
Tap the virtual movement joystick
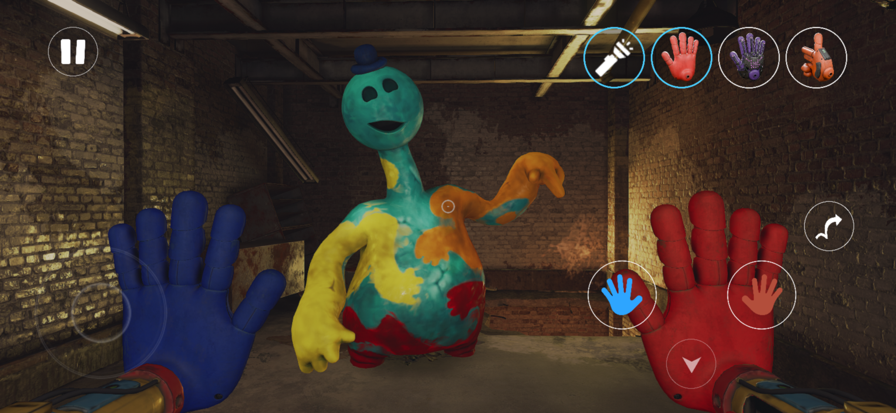pyautogui.click(x=101, y=314)
